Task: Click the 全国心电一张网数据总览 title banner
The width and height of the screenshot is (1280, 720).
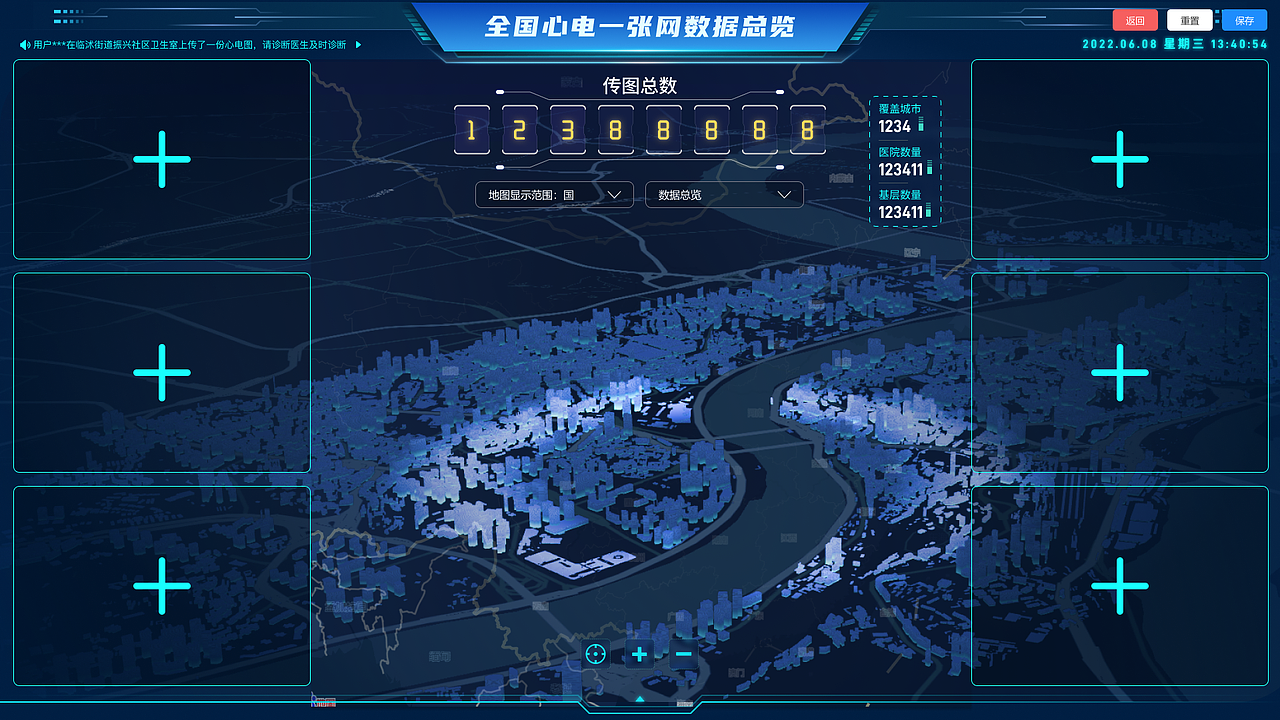Action: 639,26
